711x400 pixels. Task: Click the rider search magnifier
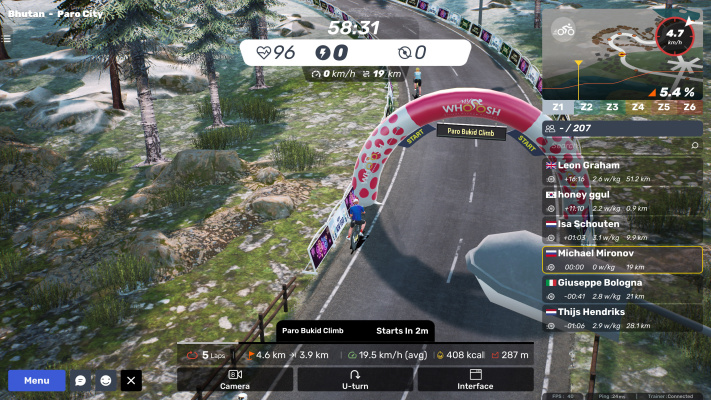(695, 145)
